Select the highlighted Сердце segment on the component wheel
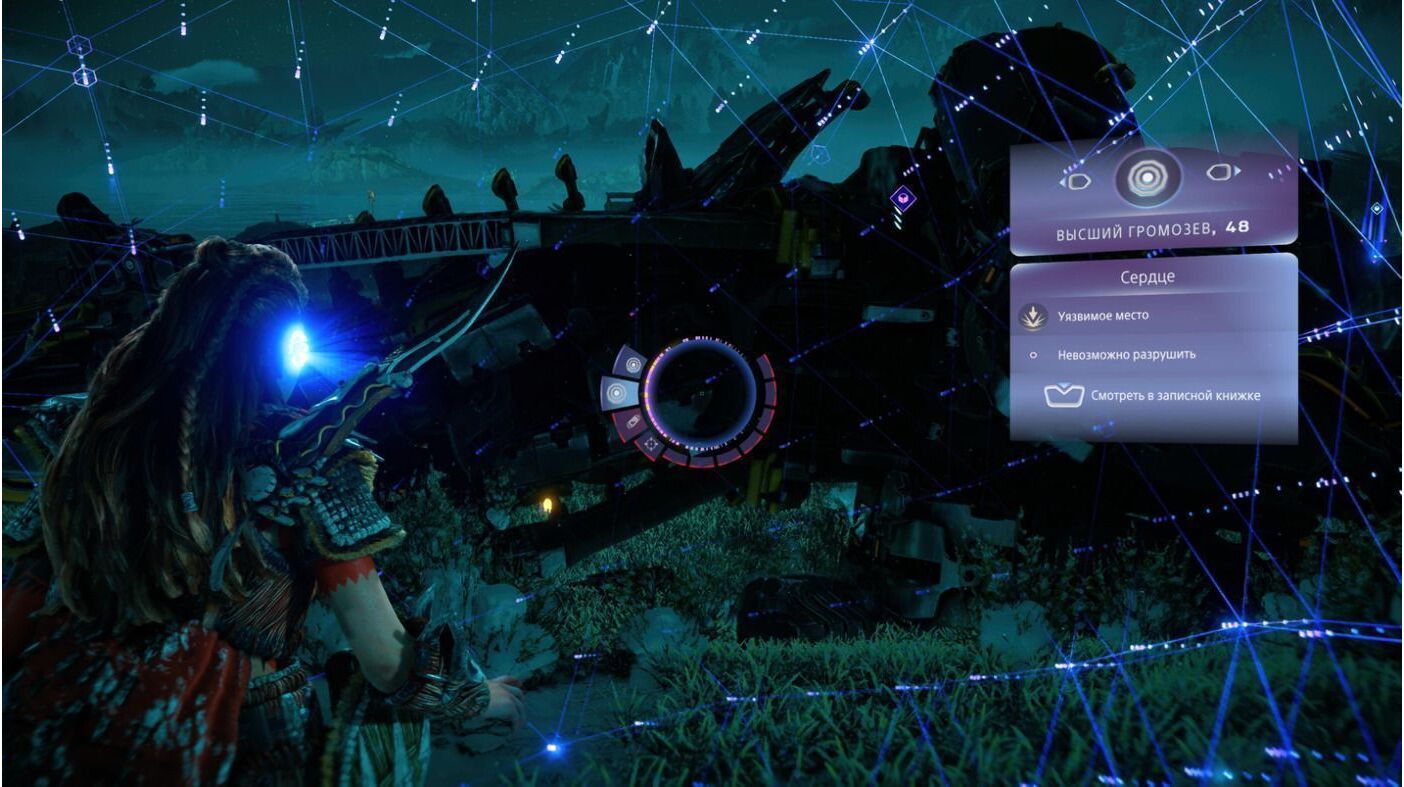The width and height of the screenshot is (1404, 787). click(618, 393)
